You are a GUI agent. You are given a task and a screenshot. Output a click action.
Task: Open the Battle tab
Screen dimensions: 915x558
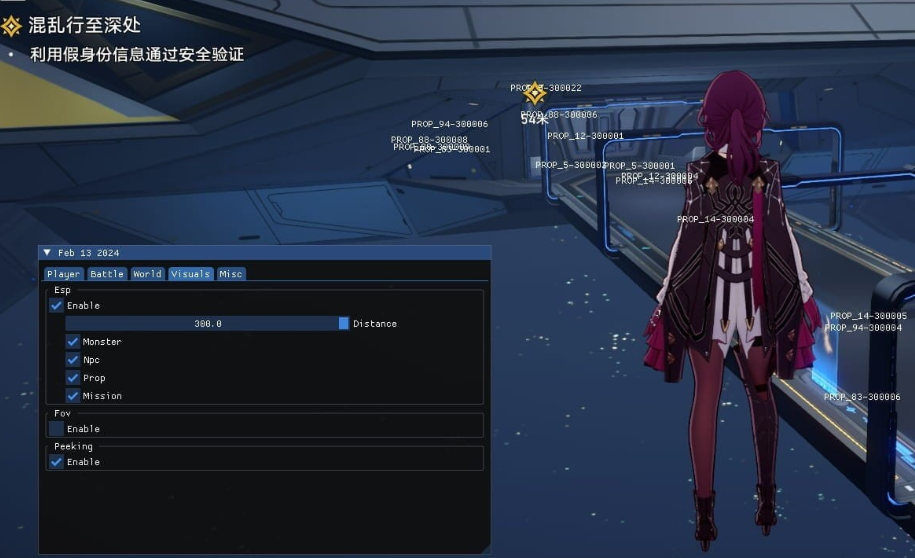pos(107,274)
